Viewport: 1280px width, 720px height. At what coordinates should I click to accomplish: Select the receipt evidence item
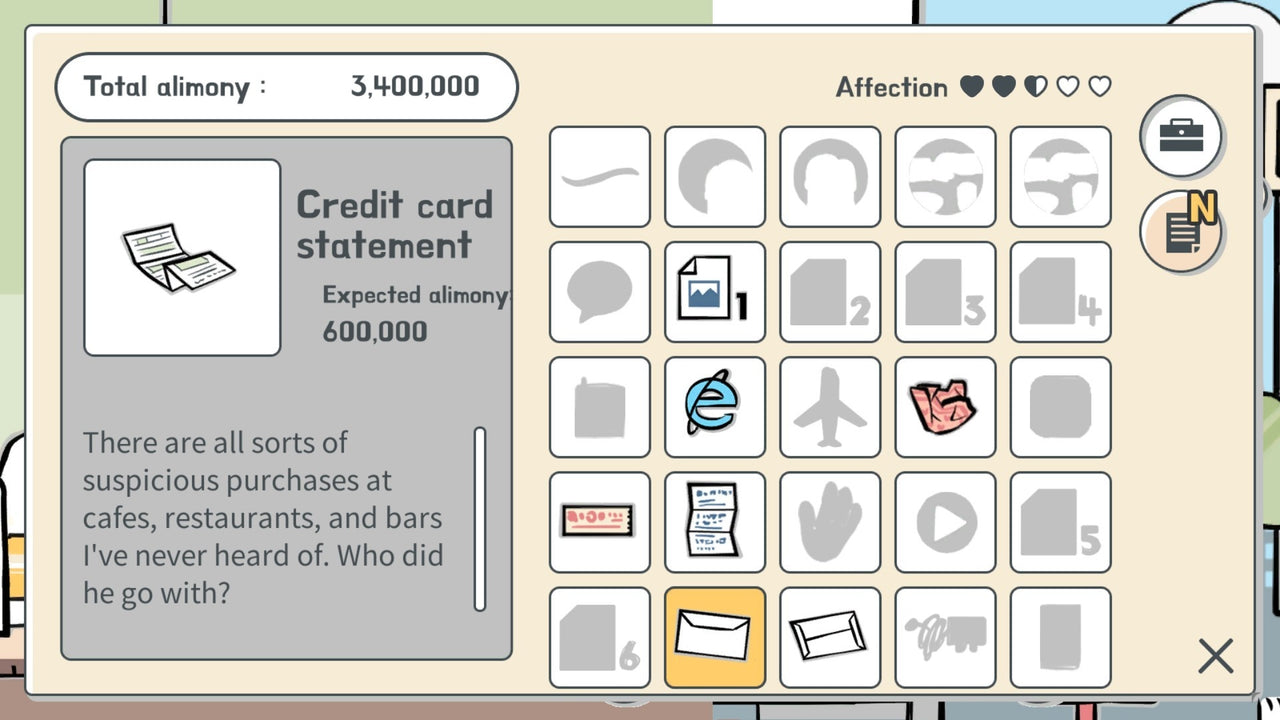(600, 522)
